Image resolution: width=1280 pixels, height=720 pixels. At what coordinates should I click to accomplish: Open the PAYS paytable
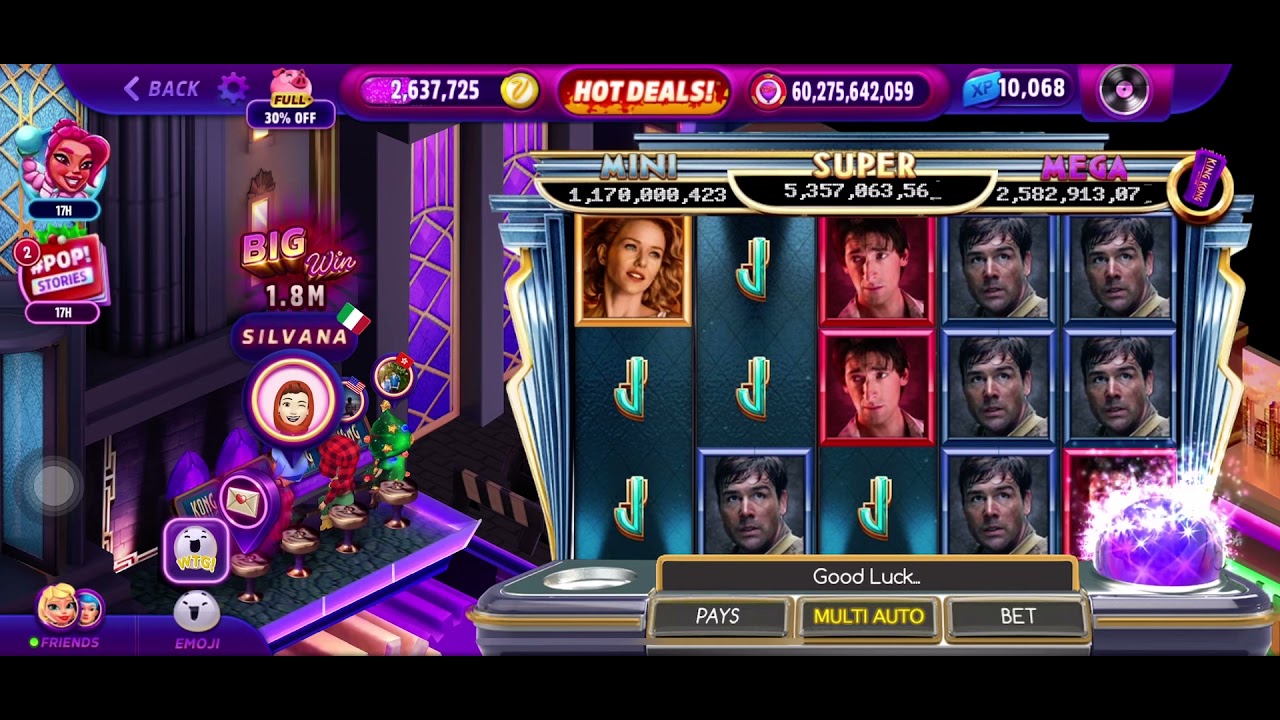718,616
